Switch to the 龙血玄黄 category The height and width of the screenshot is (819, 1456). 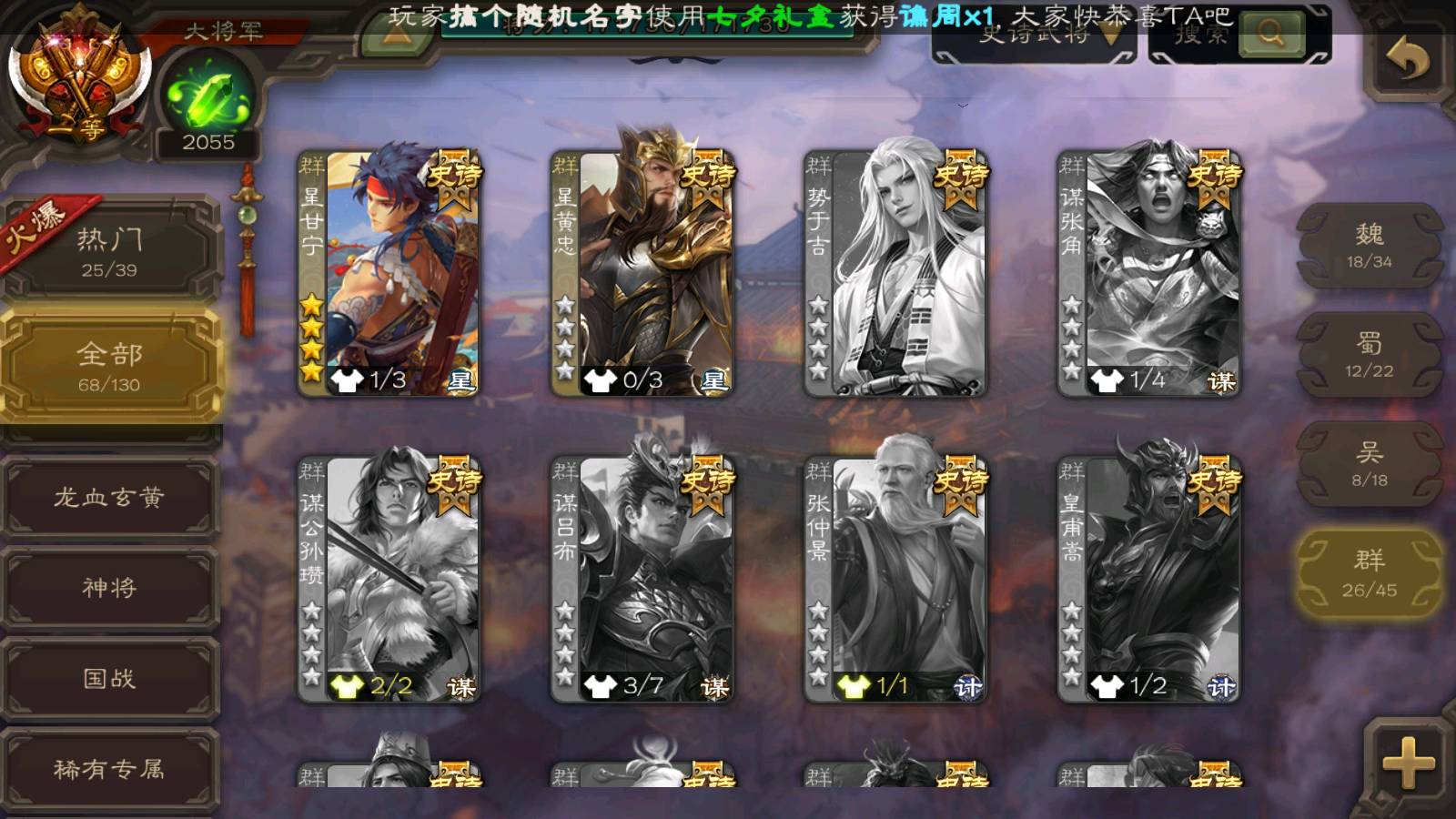click(x=109, y=497)
